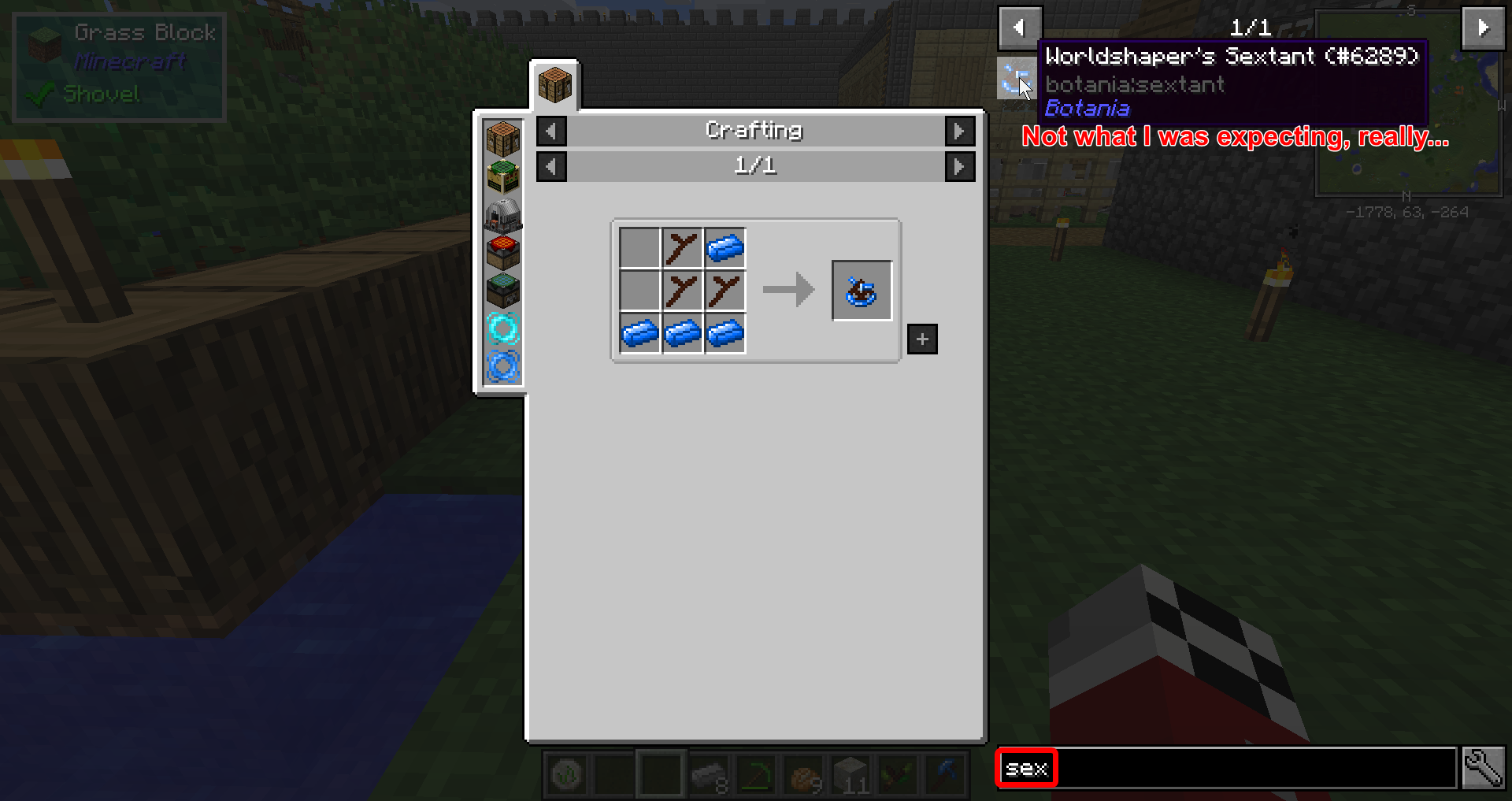Switch to the next recipe category
Viewport: 1512px width, 801px height.
click(959, 131)
